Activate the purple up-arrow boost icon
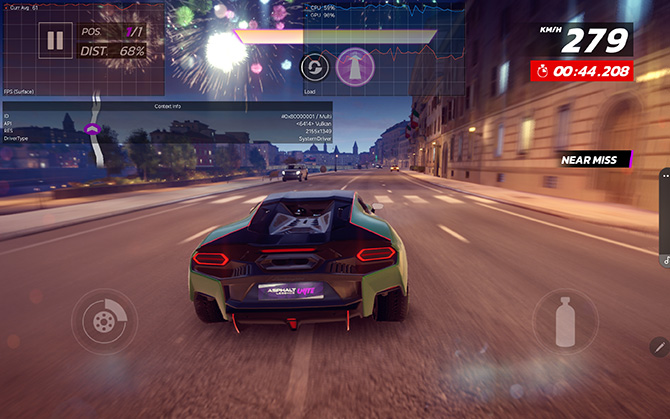This screenshot has height=419, width=670. click(x=355, y=66)
